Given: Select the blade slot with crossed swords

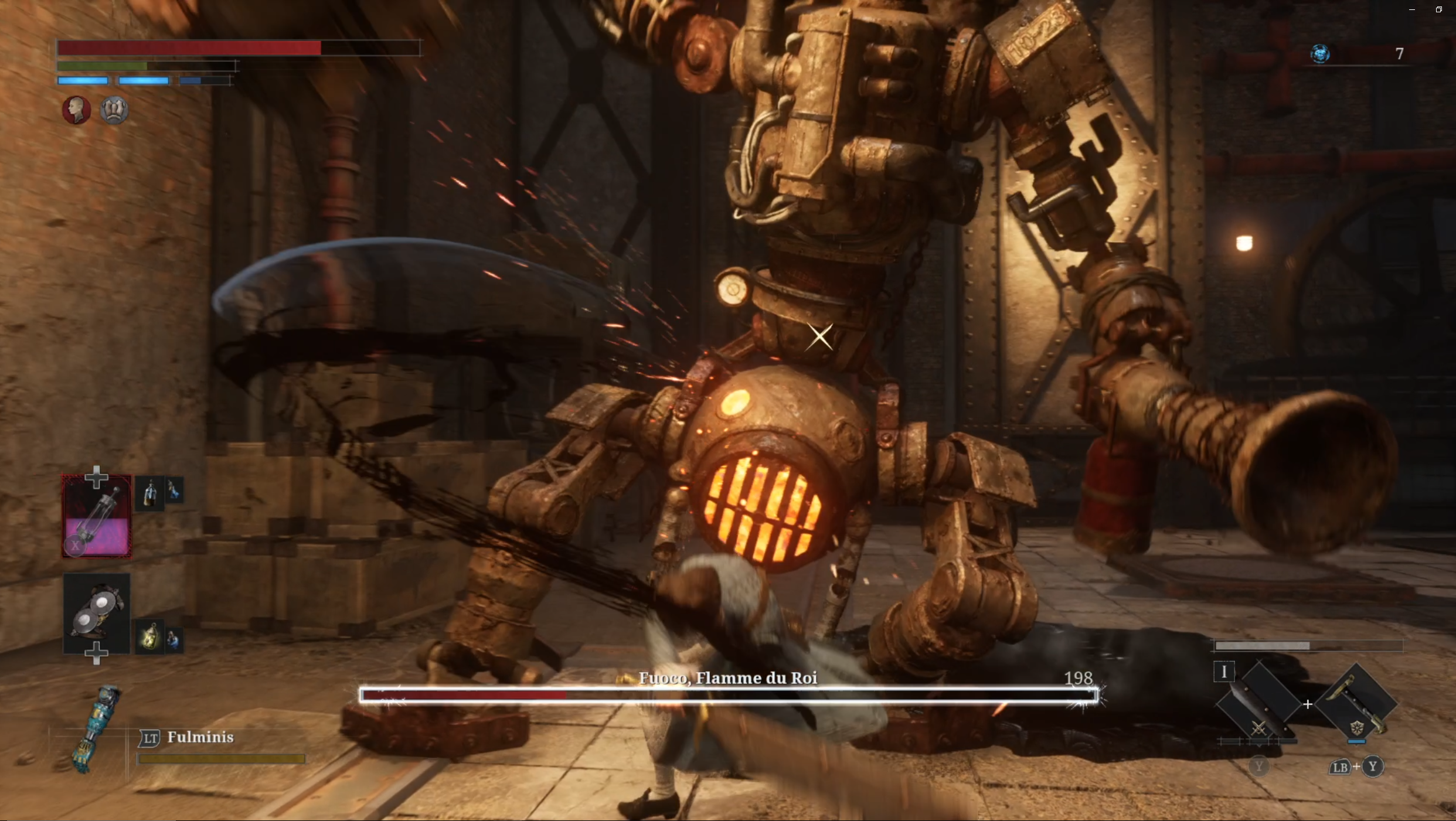Looking at the screenshot, I should pos(1258,704).
